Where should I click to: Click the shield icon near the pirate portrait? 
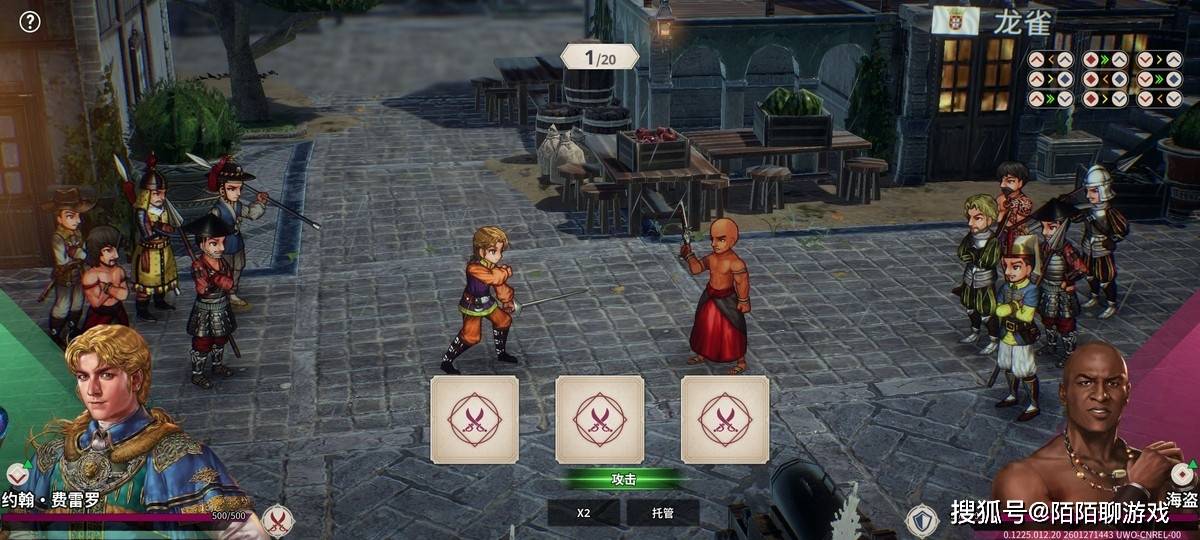tap(922, 520)
